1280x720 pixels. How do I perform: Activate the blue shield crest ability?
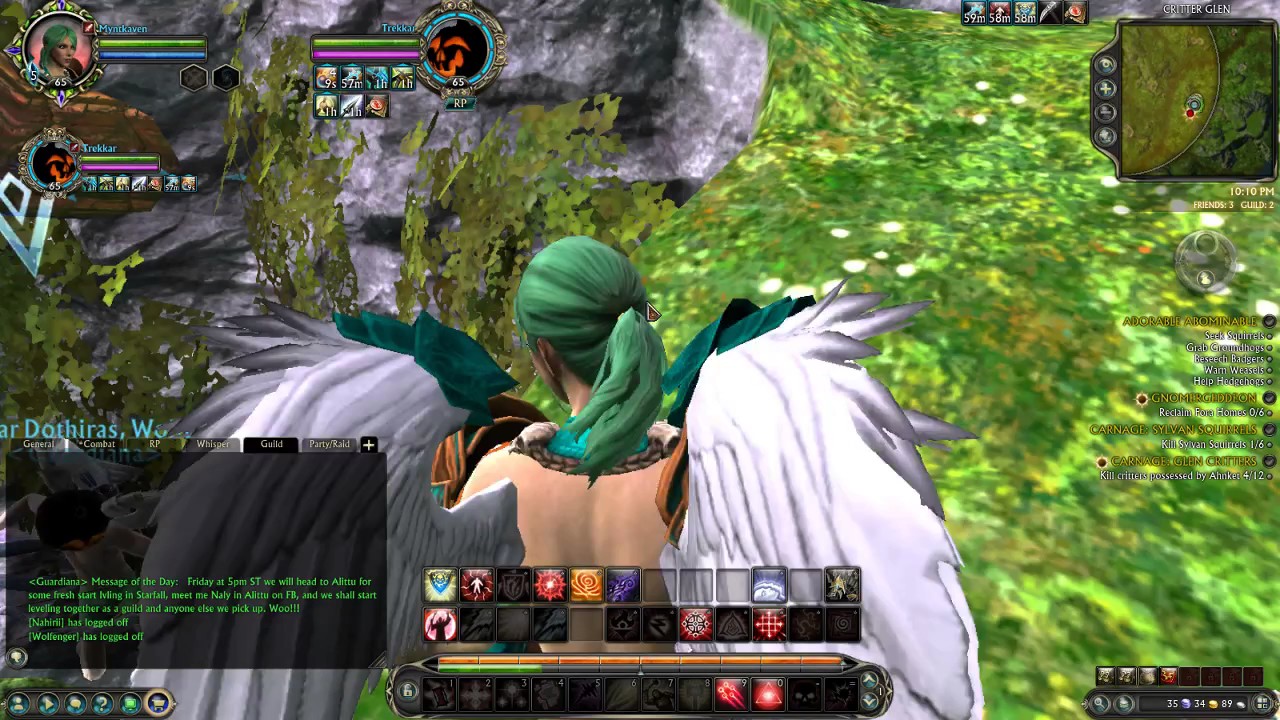click(440, 585)
